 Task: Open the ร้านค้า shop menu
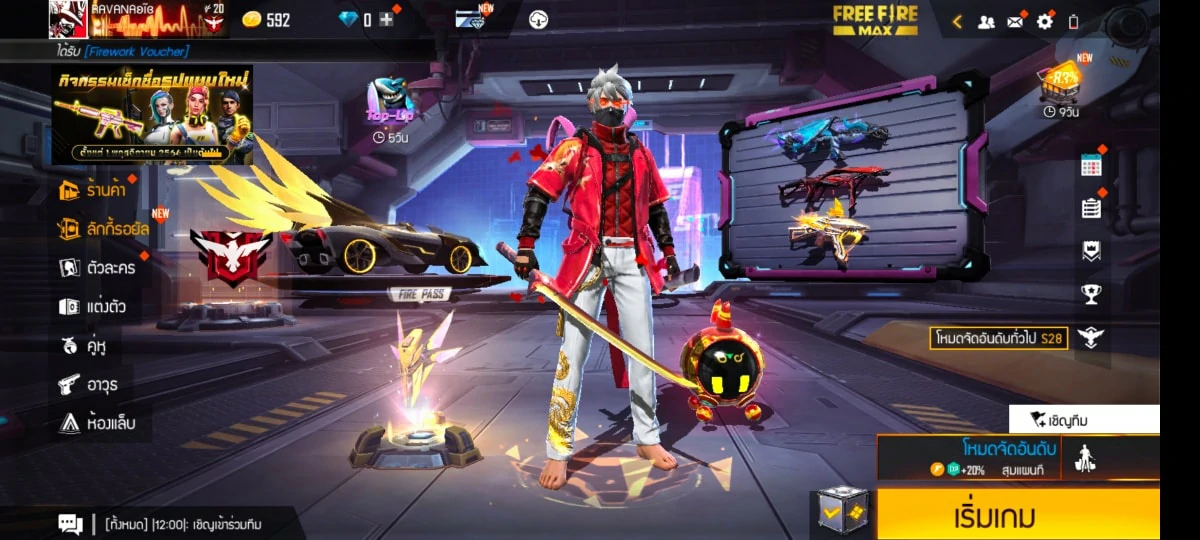[96, 190]
